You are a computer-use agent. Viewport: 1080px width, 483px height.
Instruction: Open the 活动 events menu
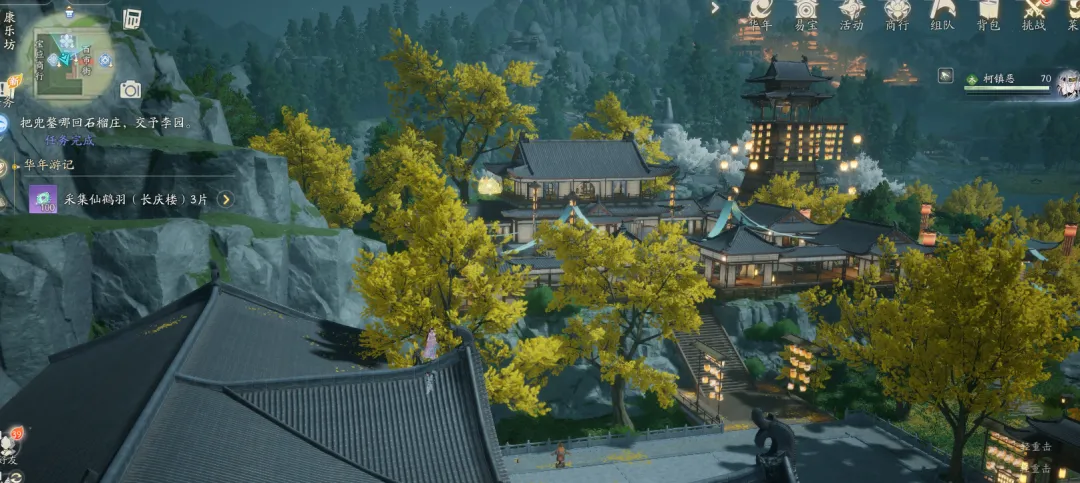tap(851, 12)
